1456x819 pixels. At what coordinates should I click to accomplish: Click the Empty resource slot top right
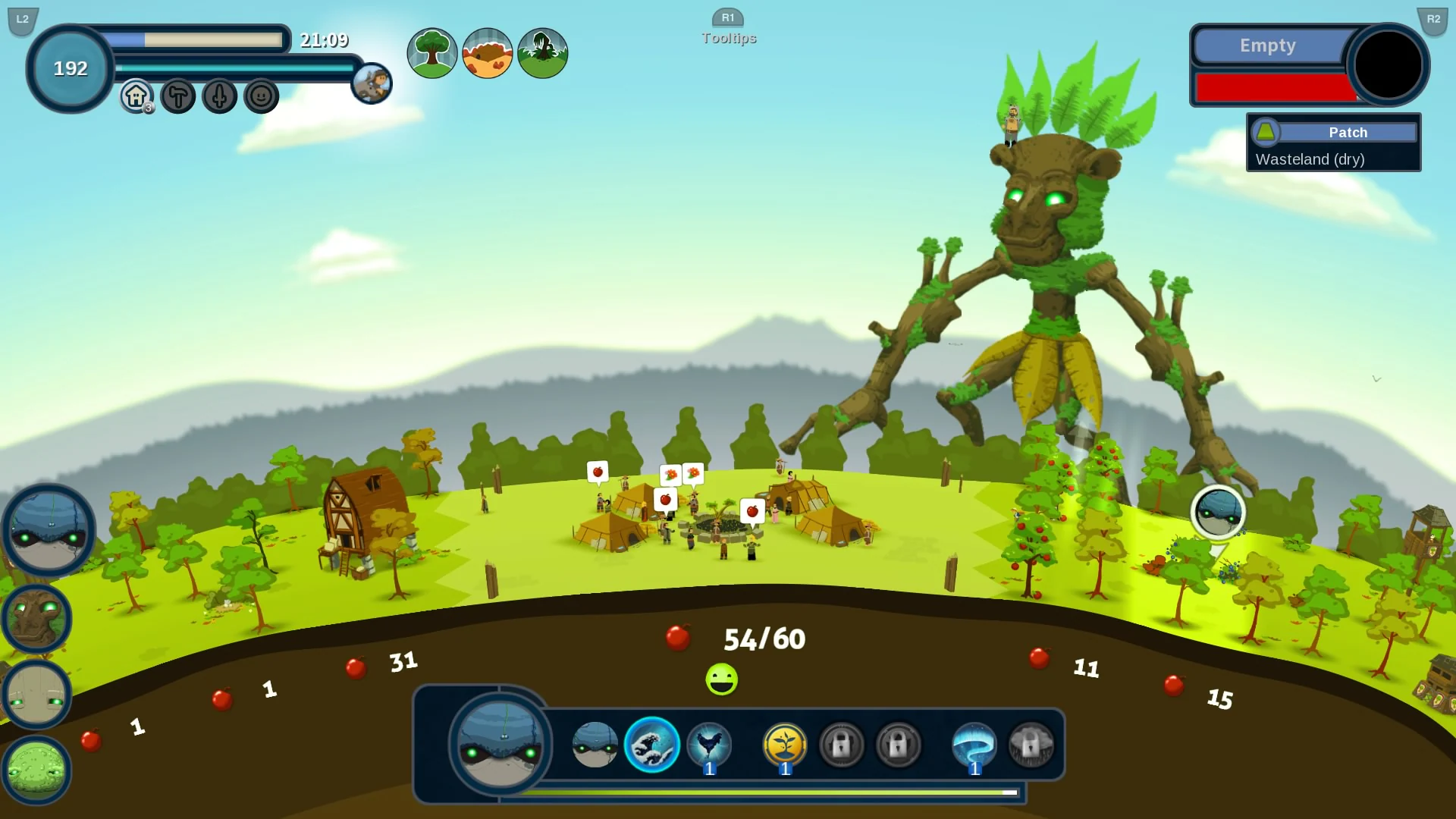pos(1267,45)
